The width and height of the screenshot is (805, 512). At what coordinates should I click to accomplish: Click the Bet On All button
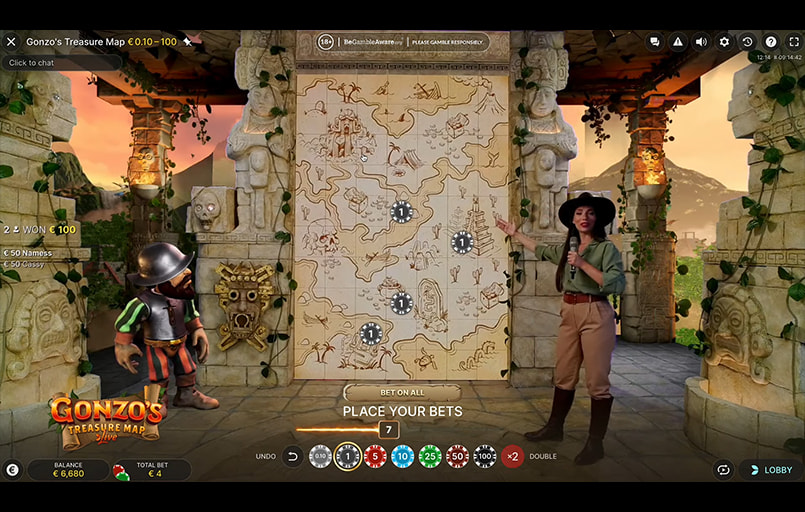pyautogui.click(x=402, y=393)
